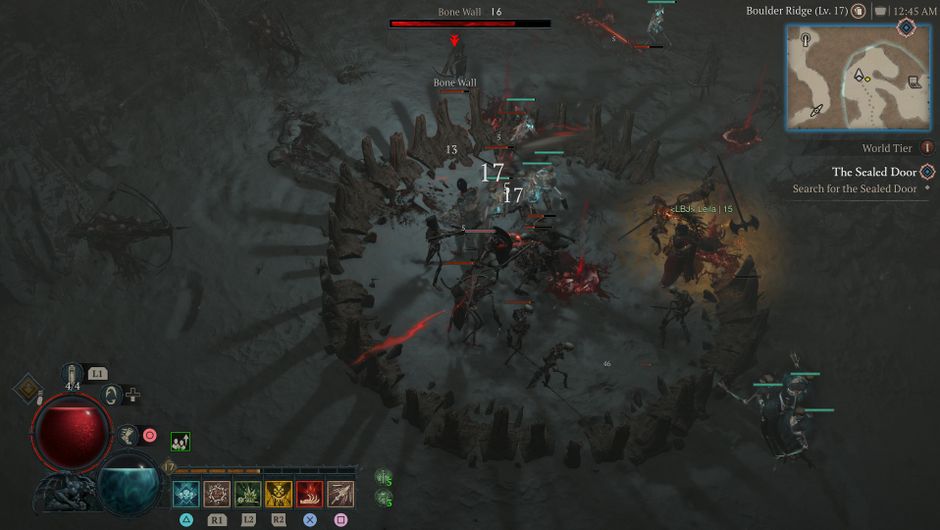Click the World Tier indicator icon
Viewport: 940px width, 530px height.
(x=927, y=148)
